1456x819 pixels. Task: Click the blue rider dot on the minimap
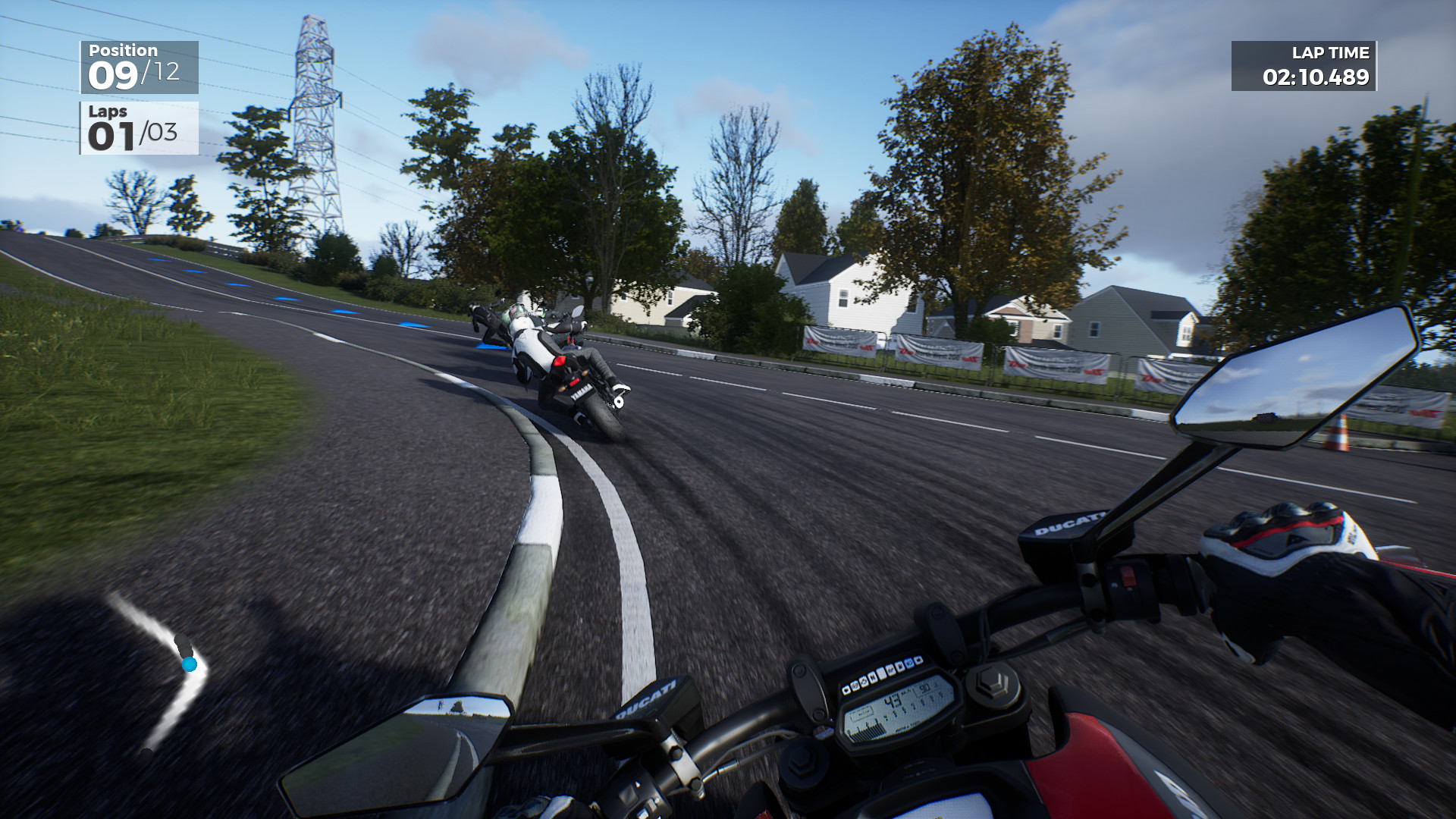pyautogui.click(x=188, y=666)
